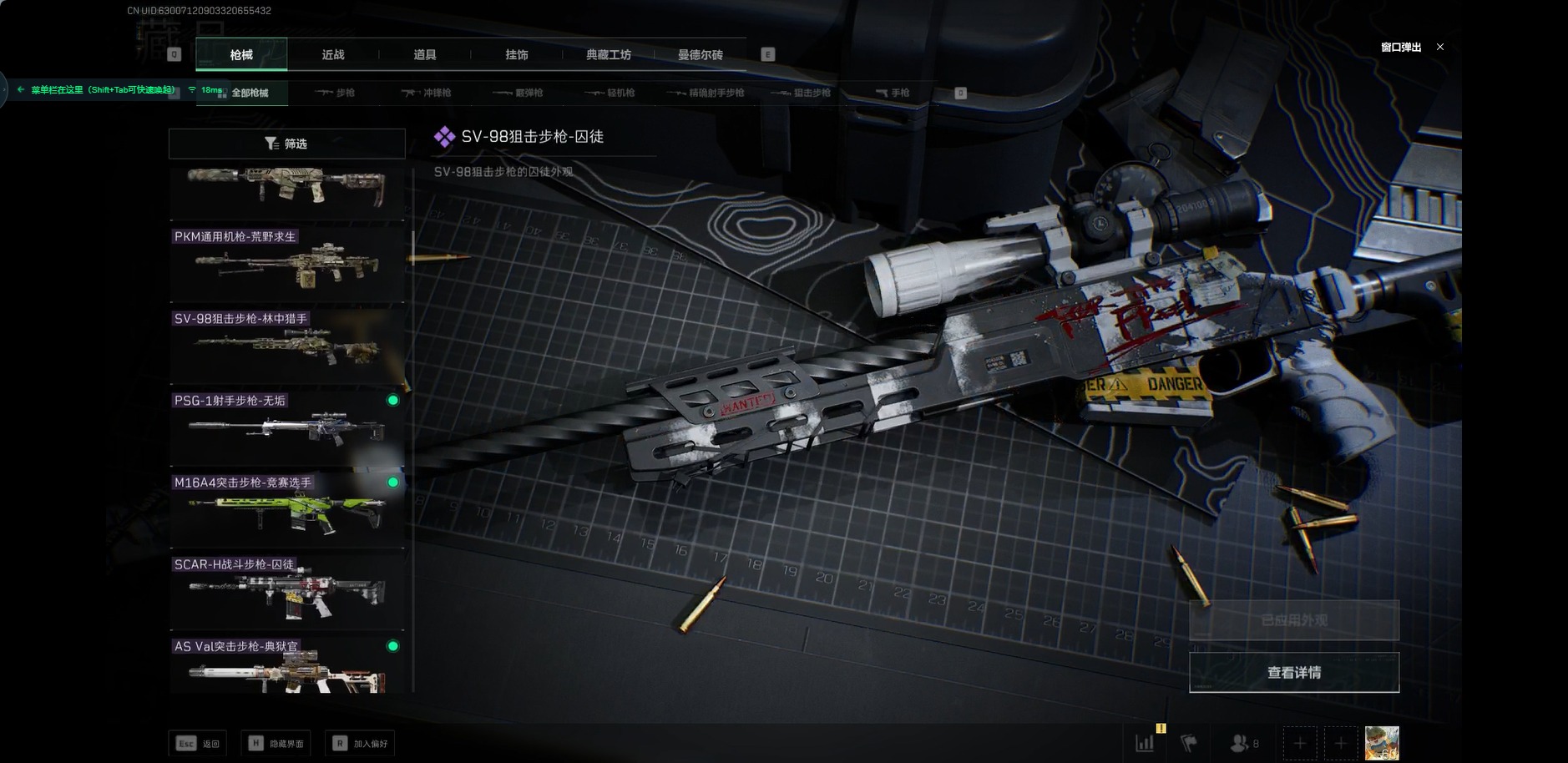Click the 查看详情 view details button
The image size is (1568, 763).
(1293, 673)
